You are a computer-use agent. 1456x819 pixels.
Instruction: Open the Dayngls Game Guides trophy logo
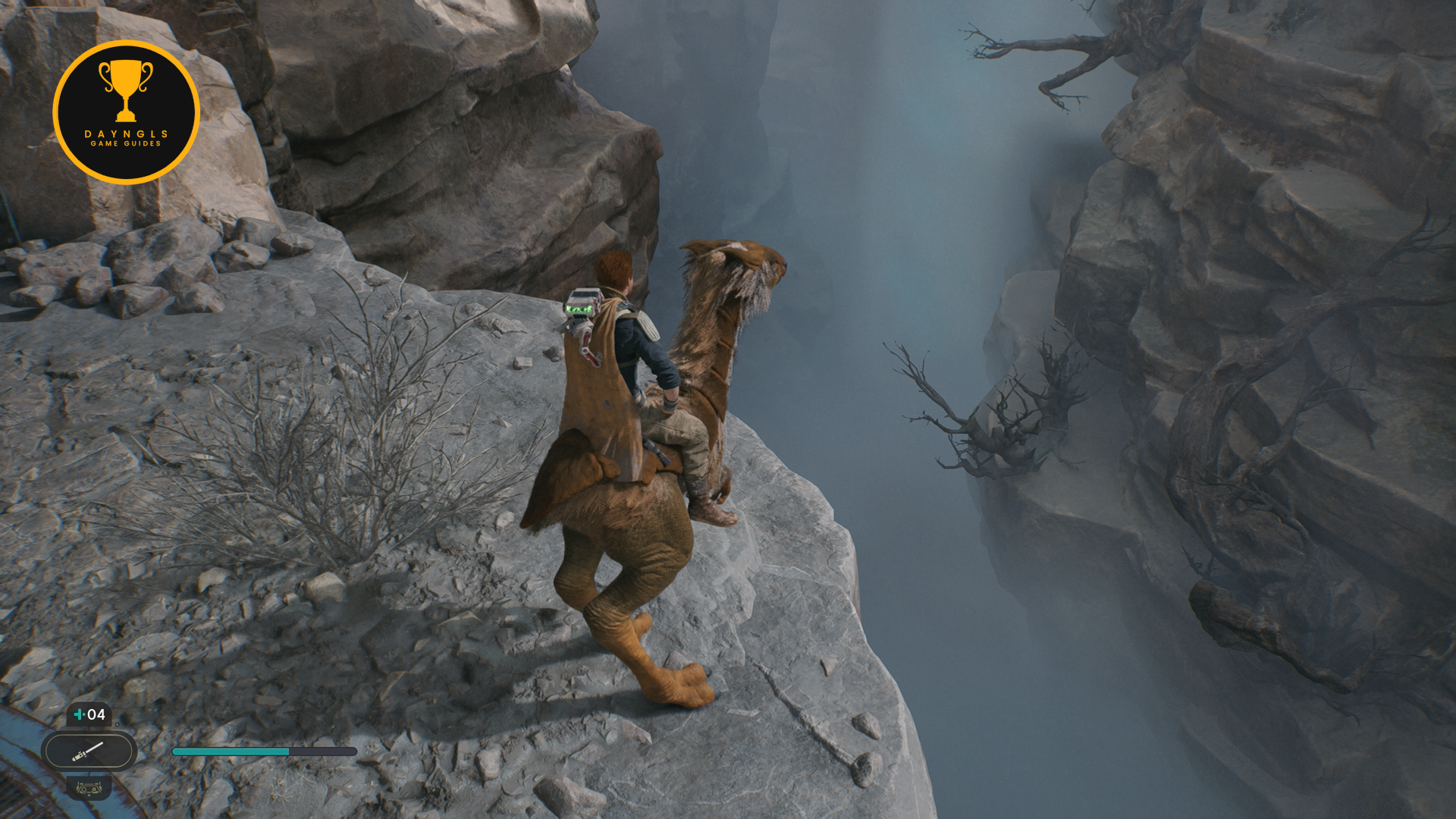point(126,112)
